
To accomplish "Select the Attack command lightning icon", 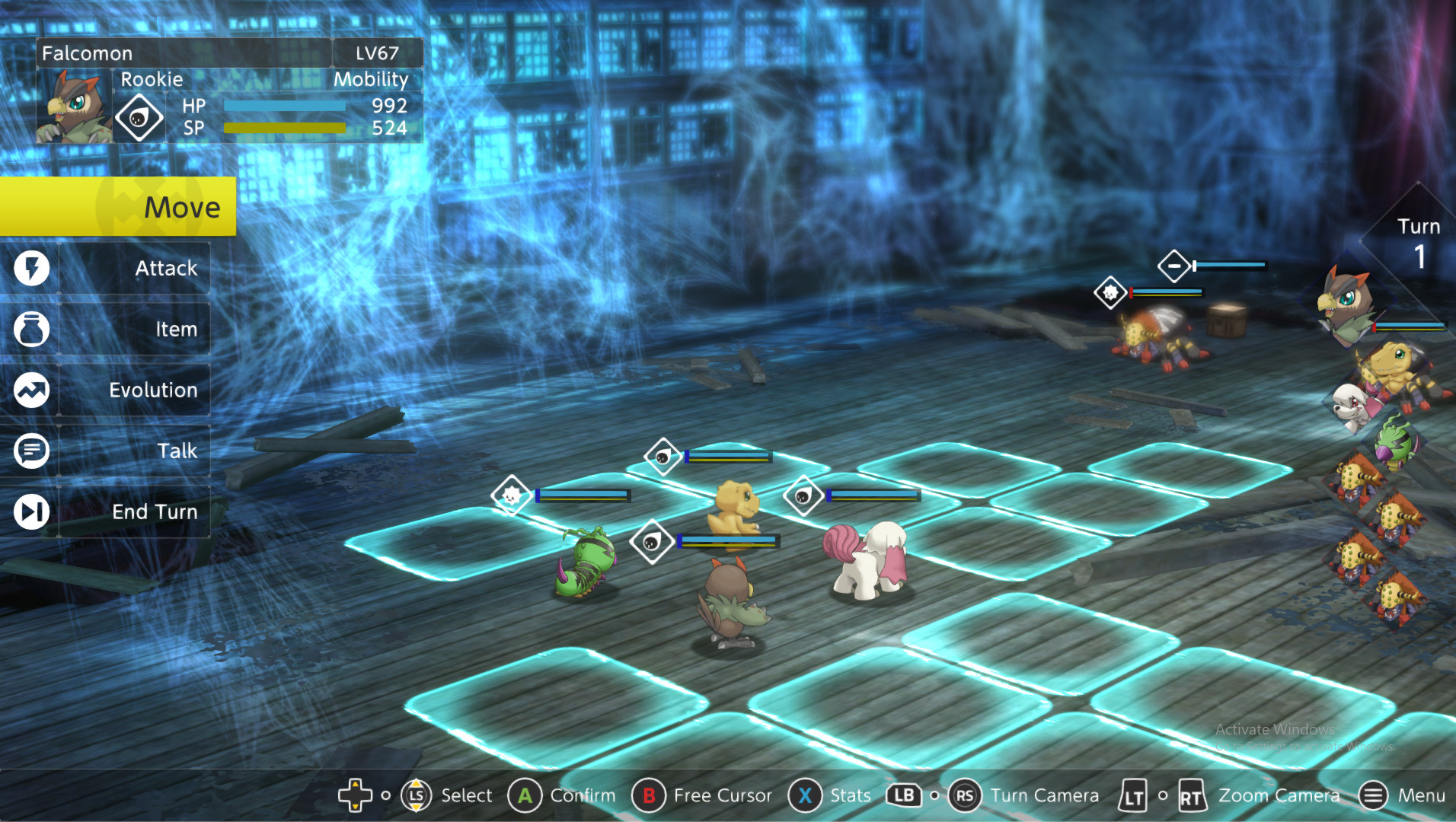I will point(30,268).
